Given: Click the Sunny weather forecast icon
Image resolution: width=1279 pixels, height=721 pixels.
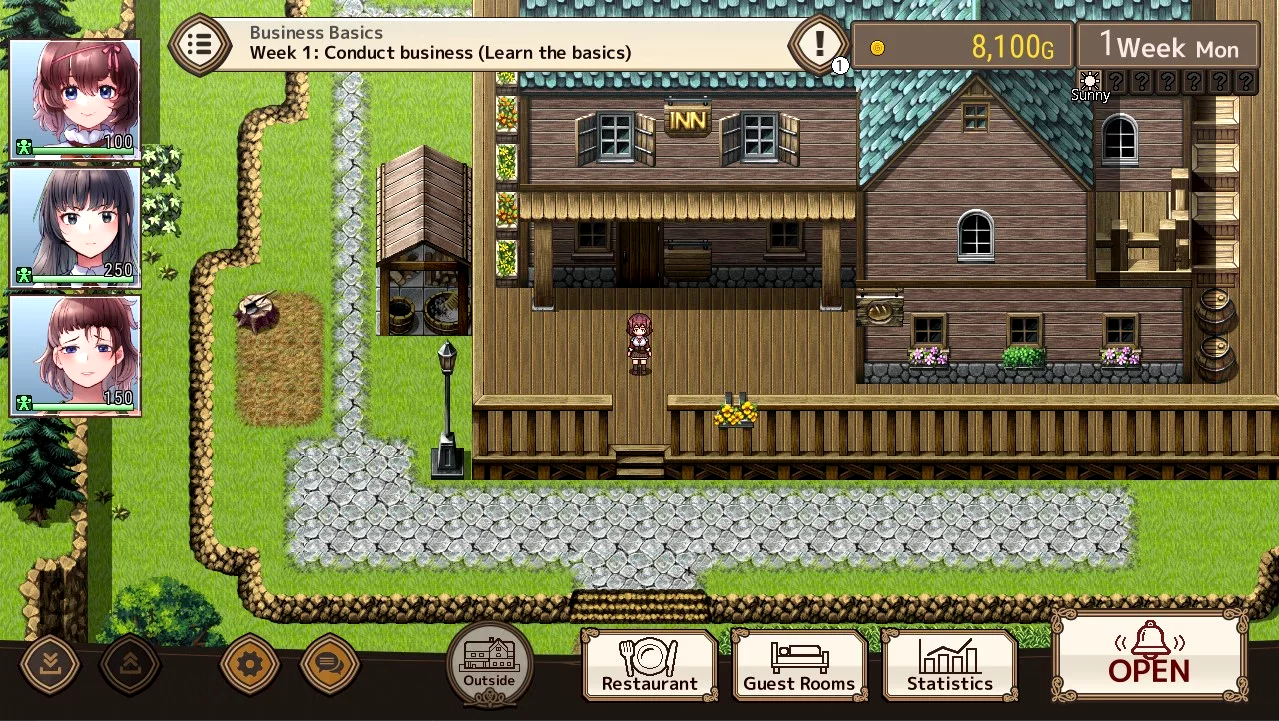Looking at the screenshot, I should coord(1090,83).
